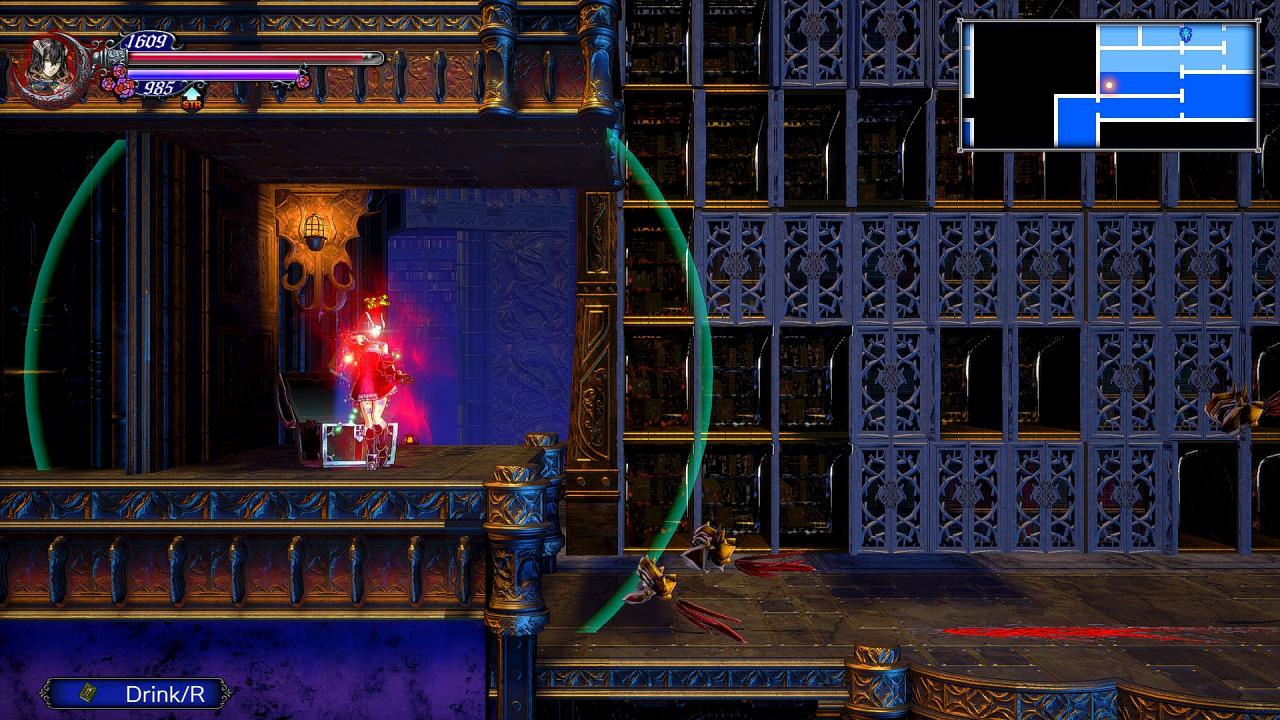1280x720 pixels.
Task: Click Miriam's character portrait
Action: 47,66
